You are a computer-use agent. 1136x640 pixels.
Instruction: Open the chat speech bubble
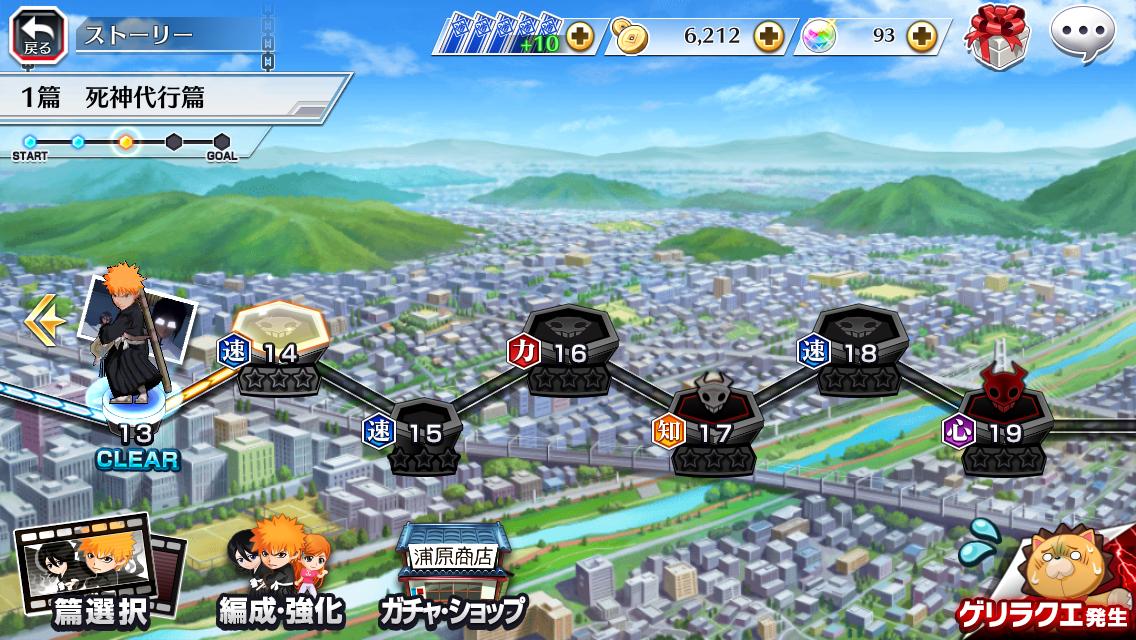point(1083,34)
